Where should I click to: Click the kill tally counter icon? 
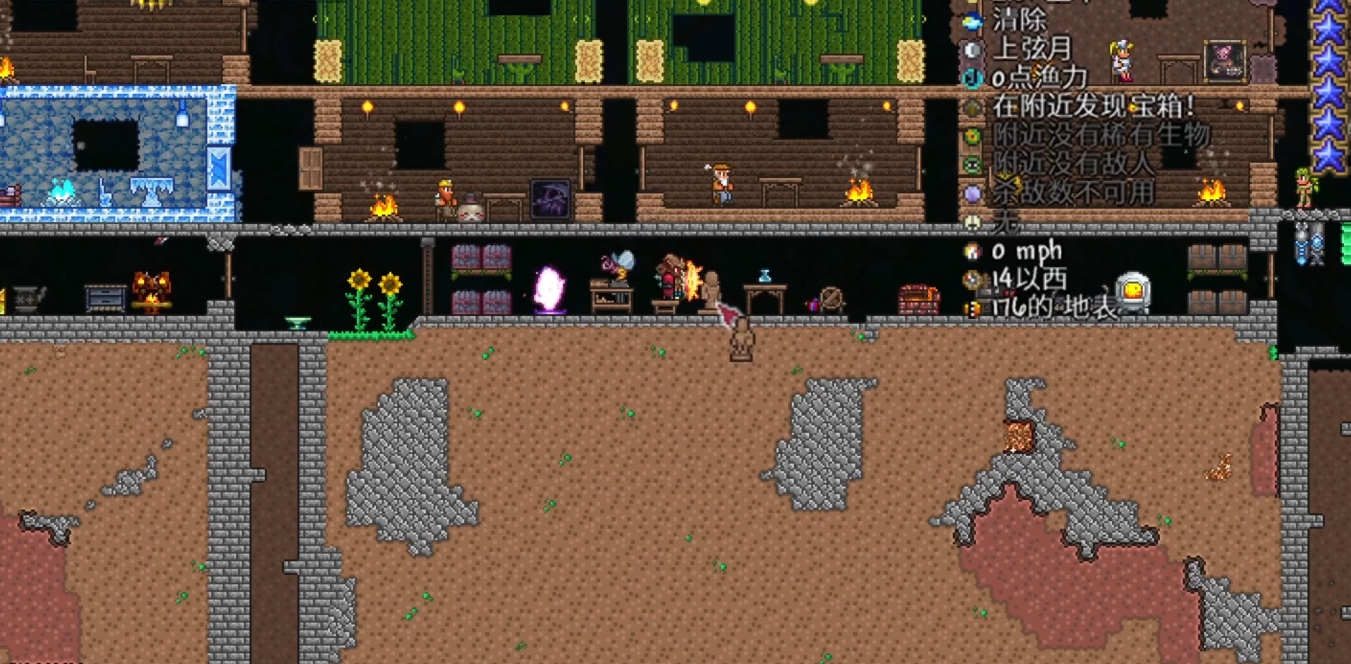pyautogui.click(x=972, y=193)
